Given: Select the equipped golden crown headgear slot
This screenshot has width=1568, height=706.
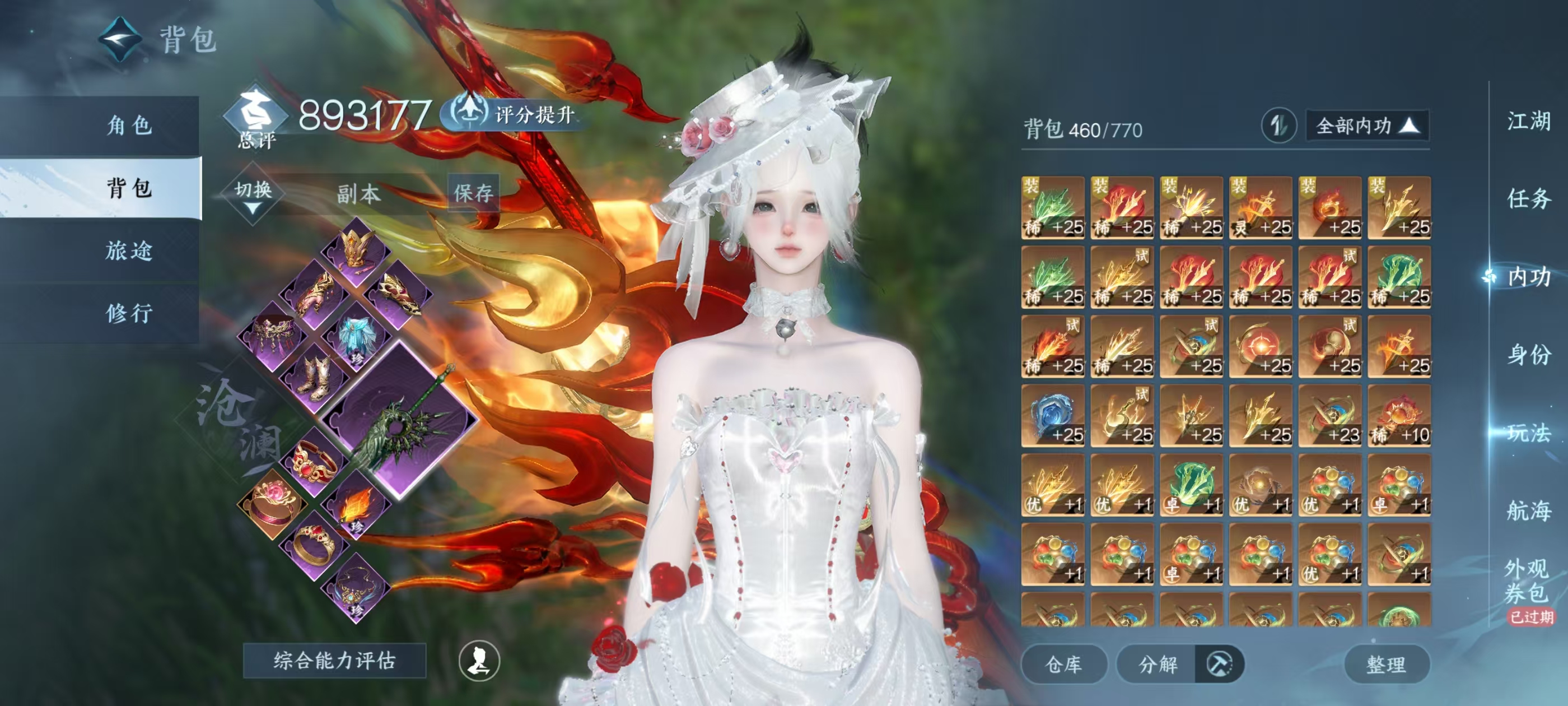Looking at the screenshot, I should 356,249.
